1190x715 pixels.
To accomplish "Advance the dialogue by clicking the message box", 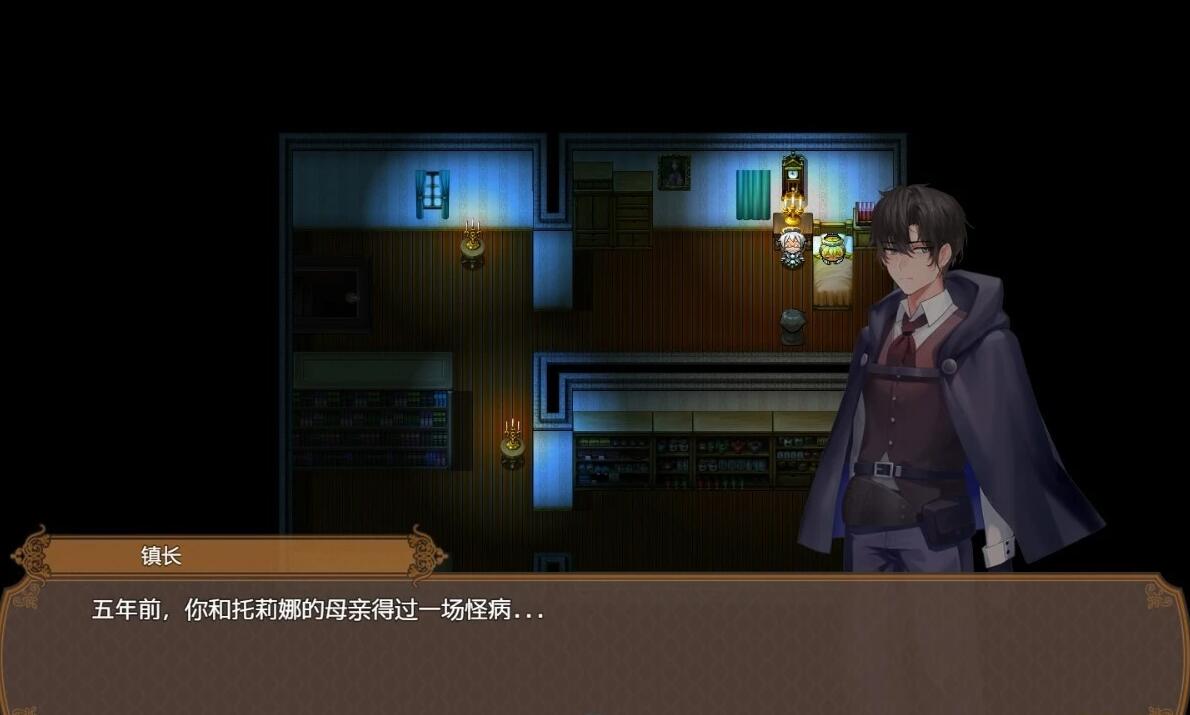I will click(594, 644).
